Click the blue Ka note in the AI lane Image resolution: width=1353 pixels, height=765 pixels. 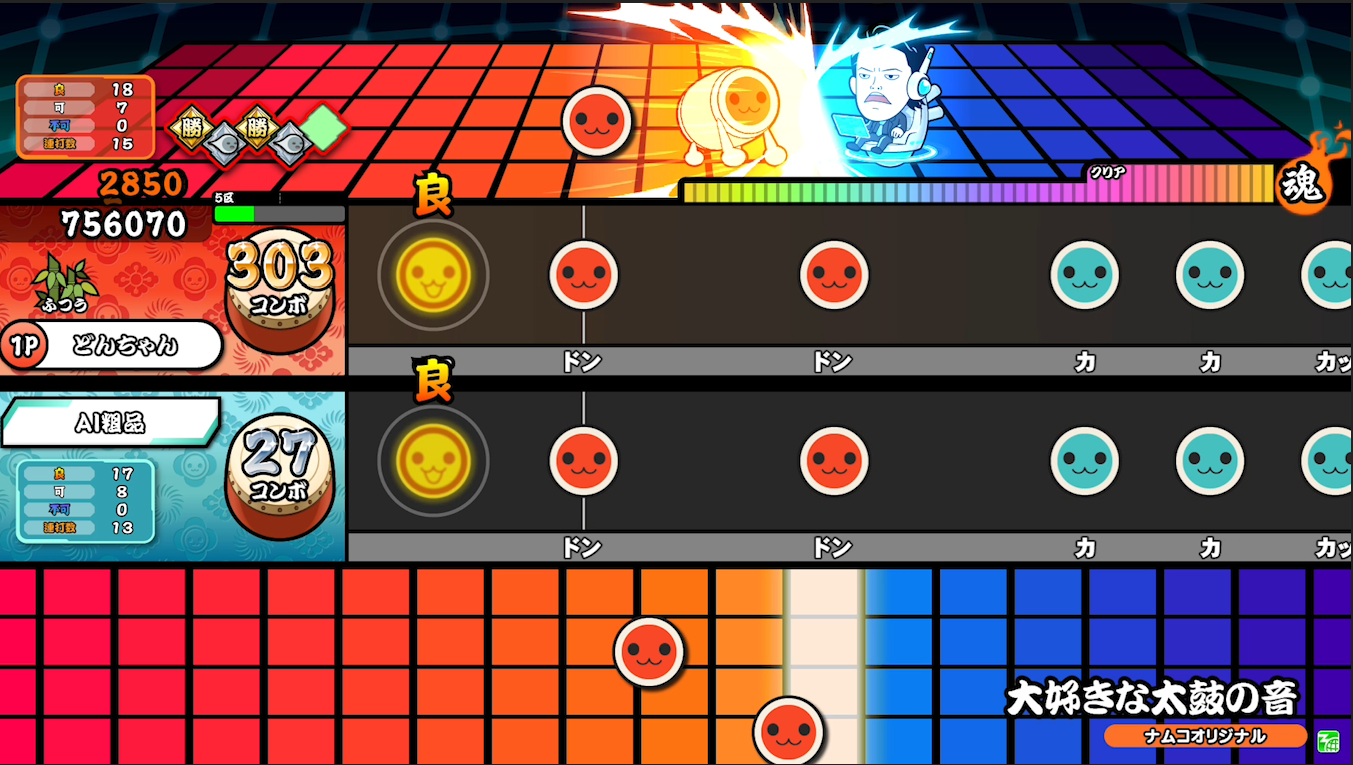1086,462
